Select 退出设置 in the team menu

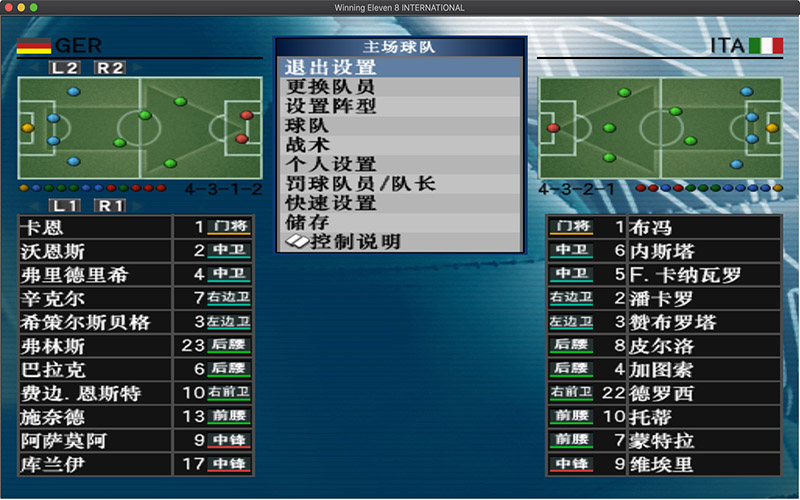click(x=400, y=68)
